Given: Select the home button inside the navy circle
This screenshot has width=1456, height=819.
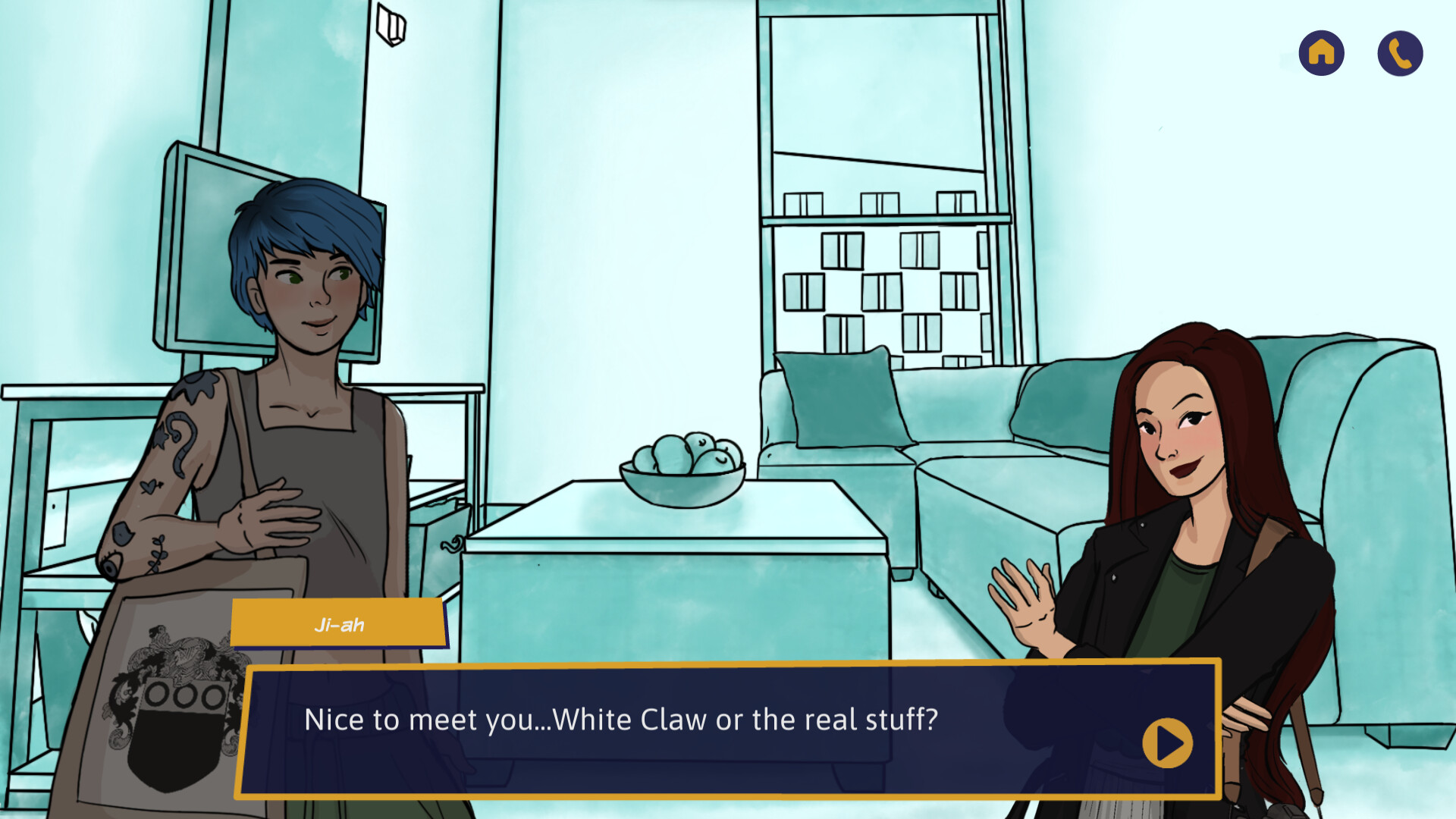Looking at the screenshot, I should coord(1320,52).
